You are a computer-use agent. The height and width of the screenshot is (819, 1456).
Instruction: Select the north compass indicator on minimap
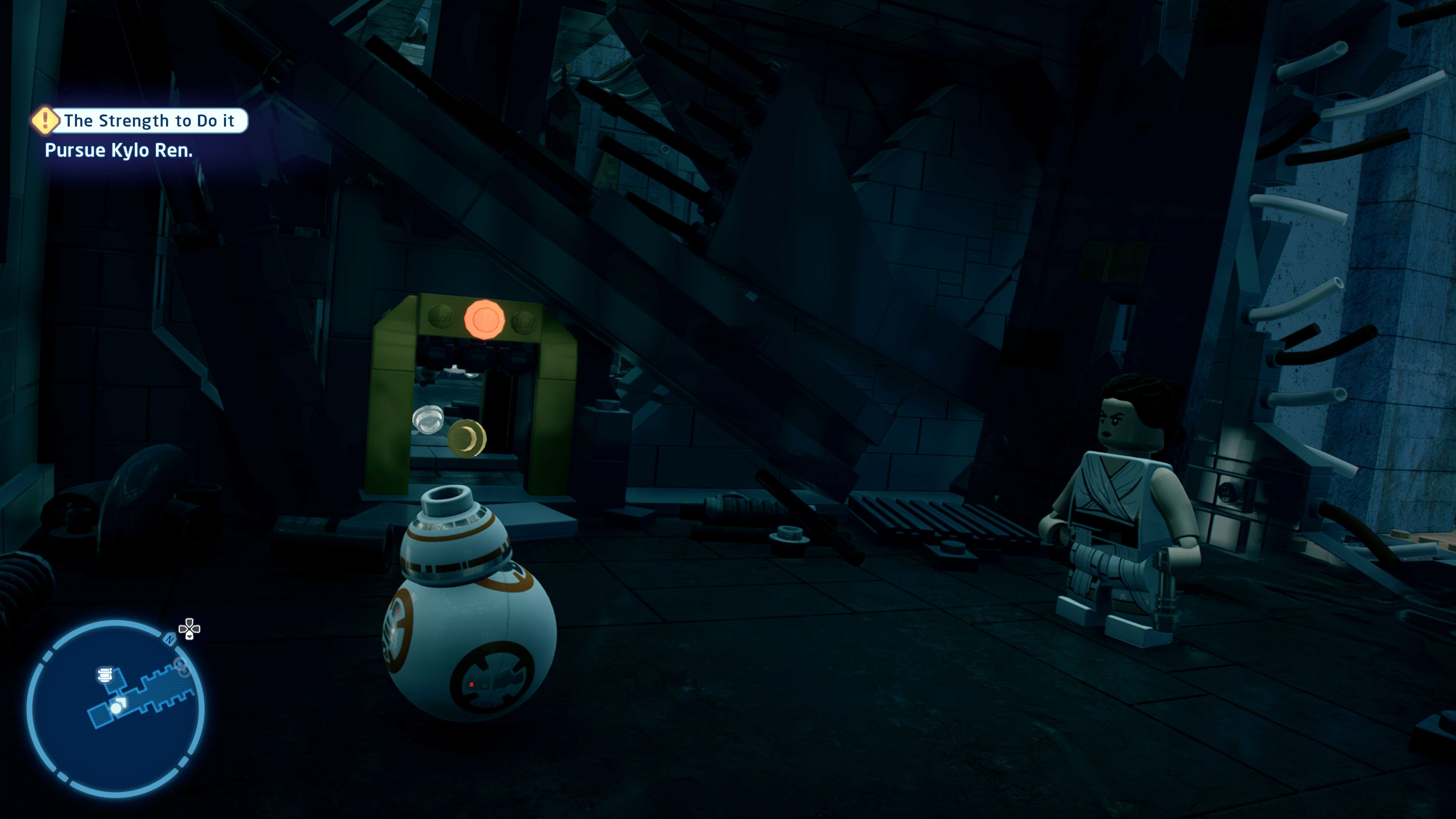169,639
